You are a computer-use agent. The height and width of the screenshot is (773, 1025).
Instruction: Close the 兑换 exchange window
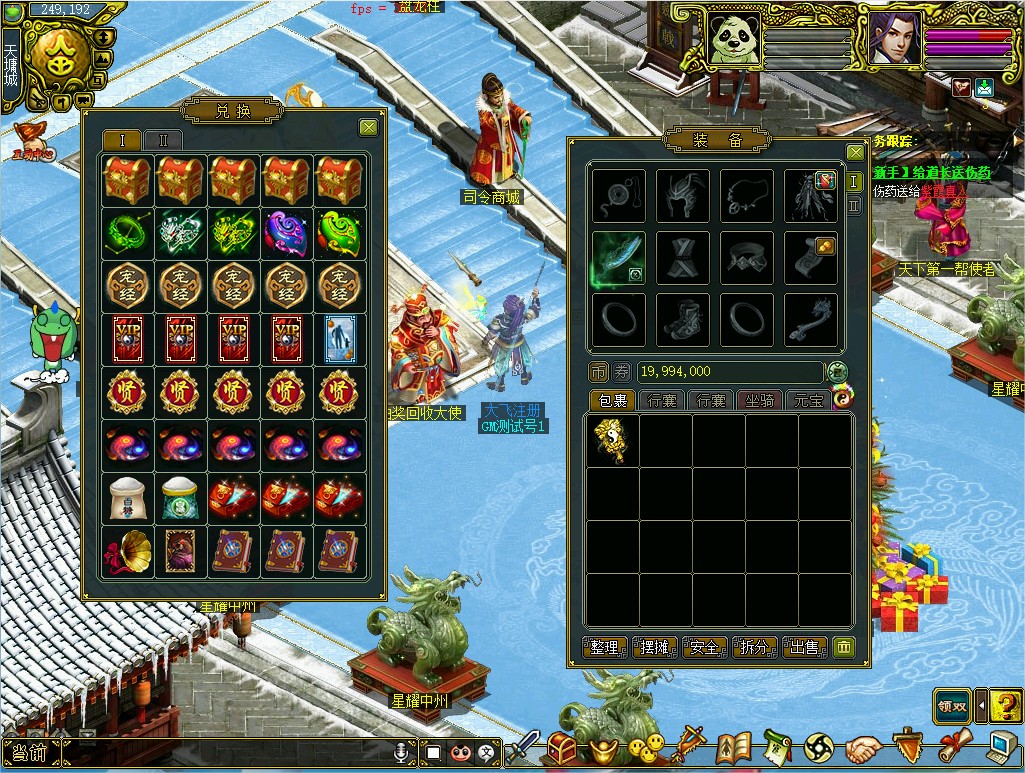coord(369,127)
